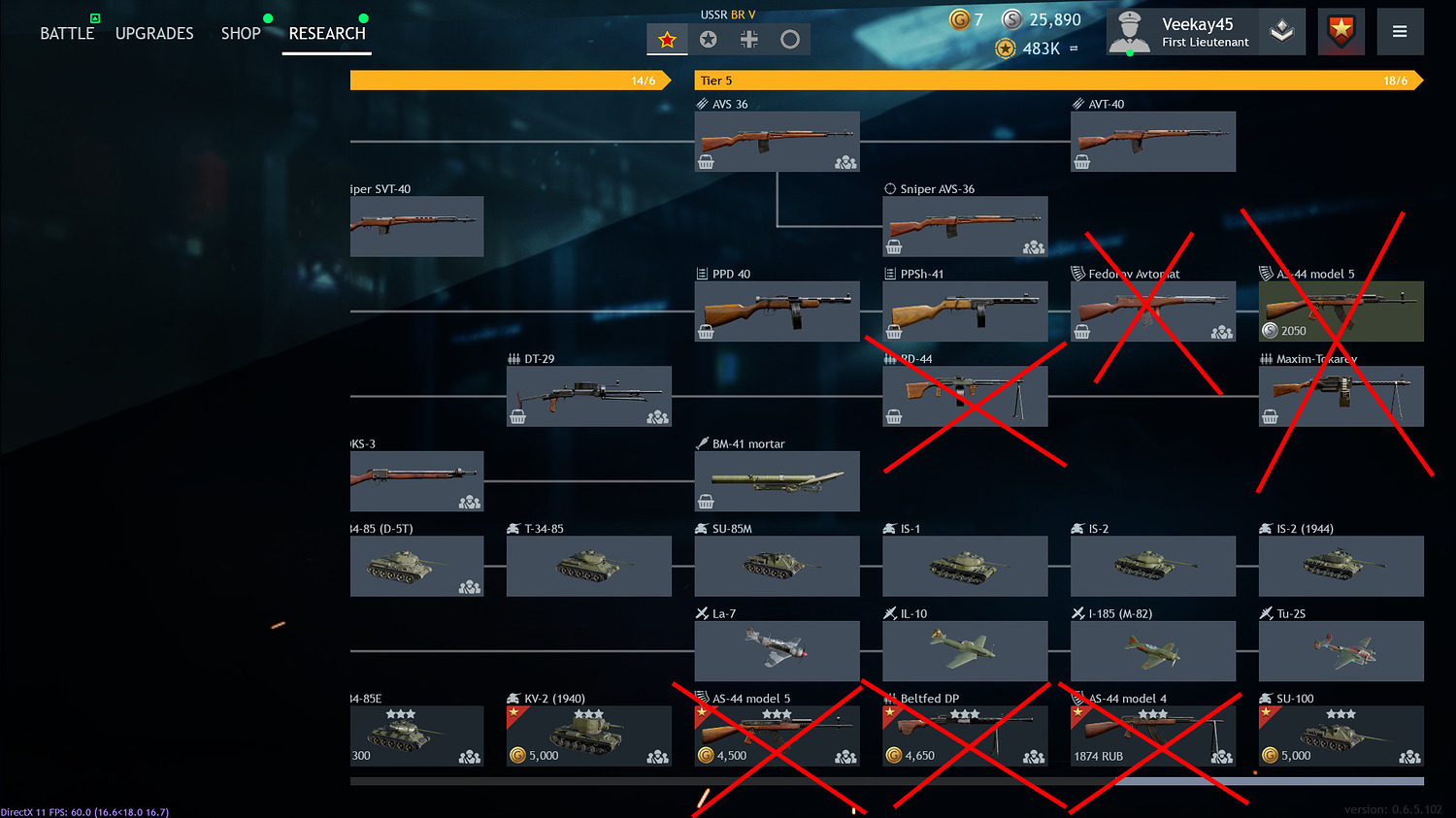Open the UPGRADES page

tap(154, 33)
